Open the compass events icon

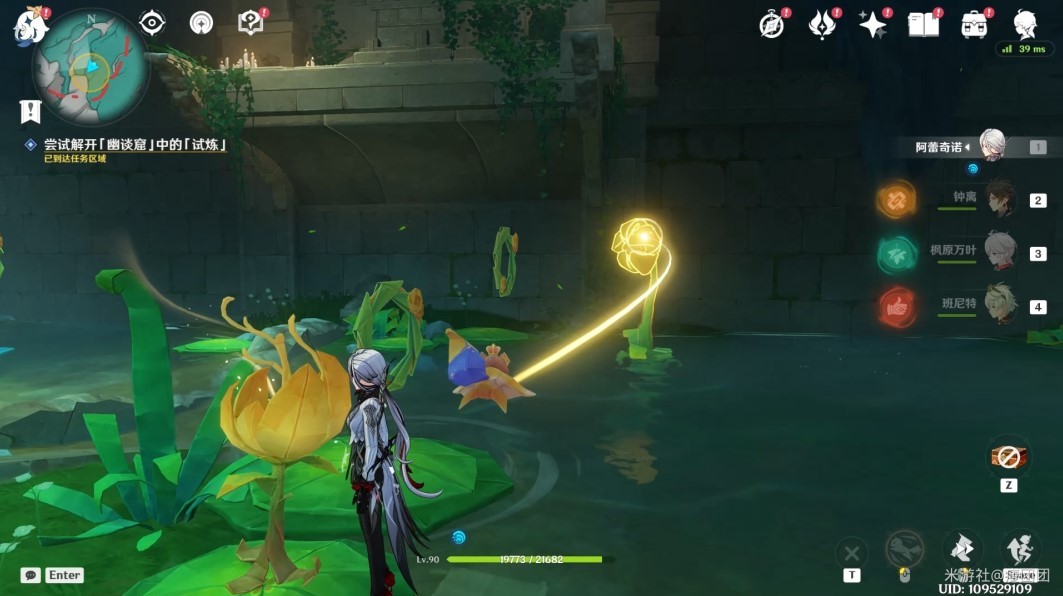coord(772,26)
